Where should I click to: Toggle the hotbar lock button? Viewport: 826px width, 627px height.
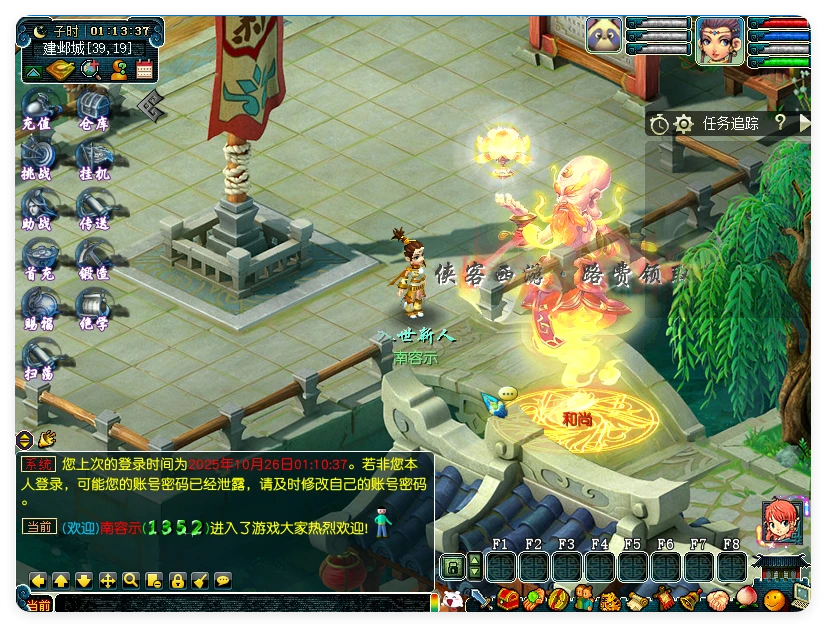click(x=452, y=567)
